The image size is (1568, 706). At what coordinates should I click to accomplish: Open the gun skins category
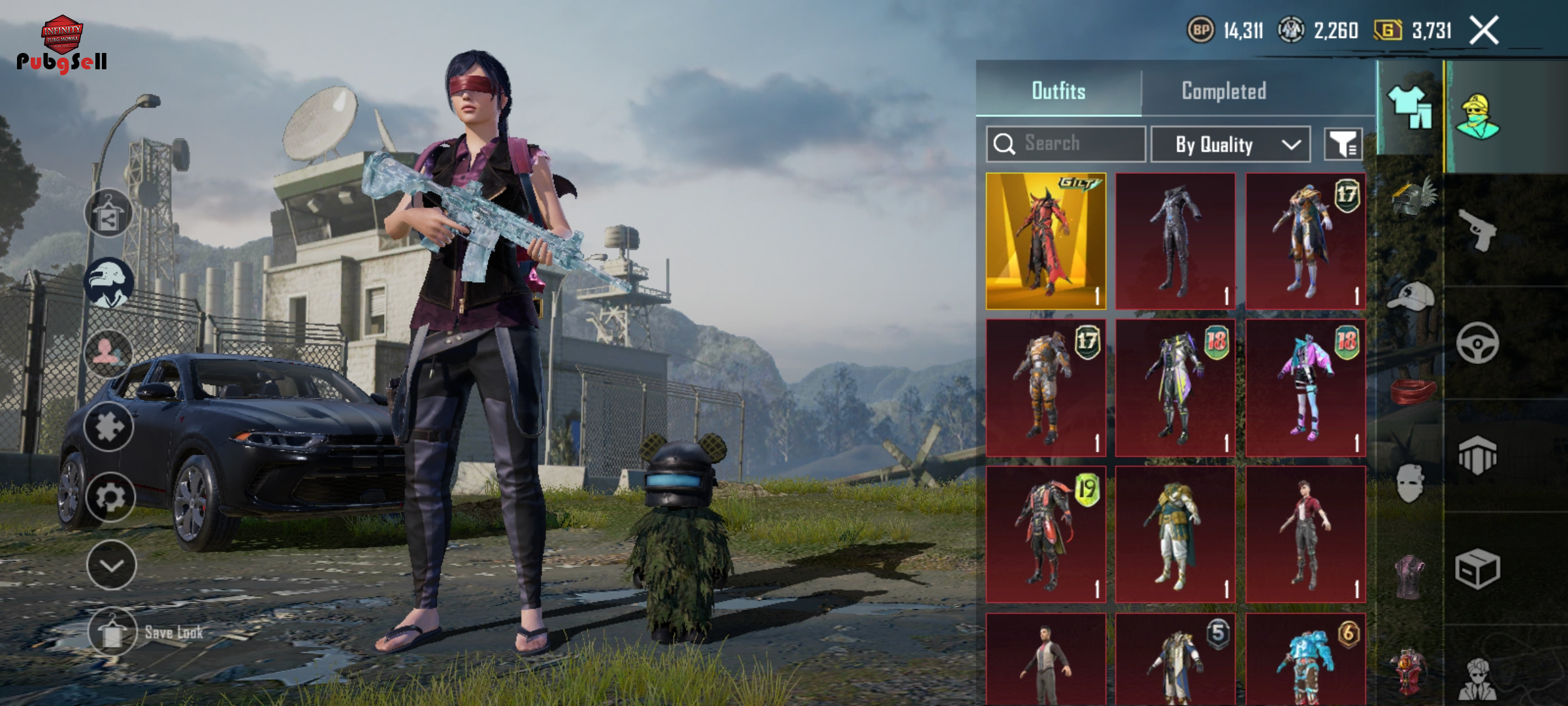point(1478,230)
